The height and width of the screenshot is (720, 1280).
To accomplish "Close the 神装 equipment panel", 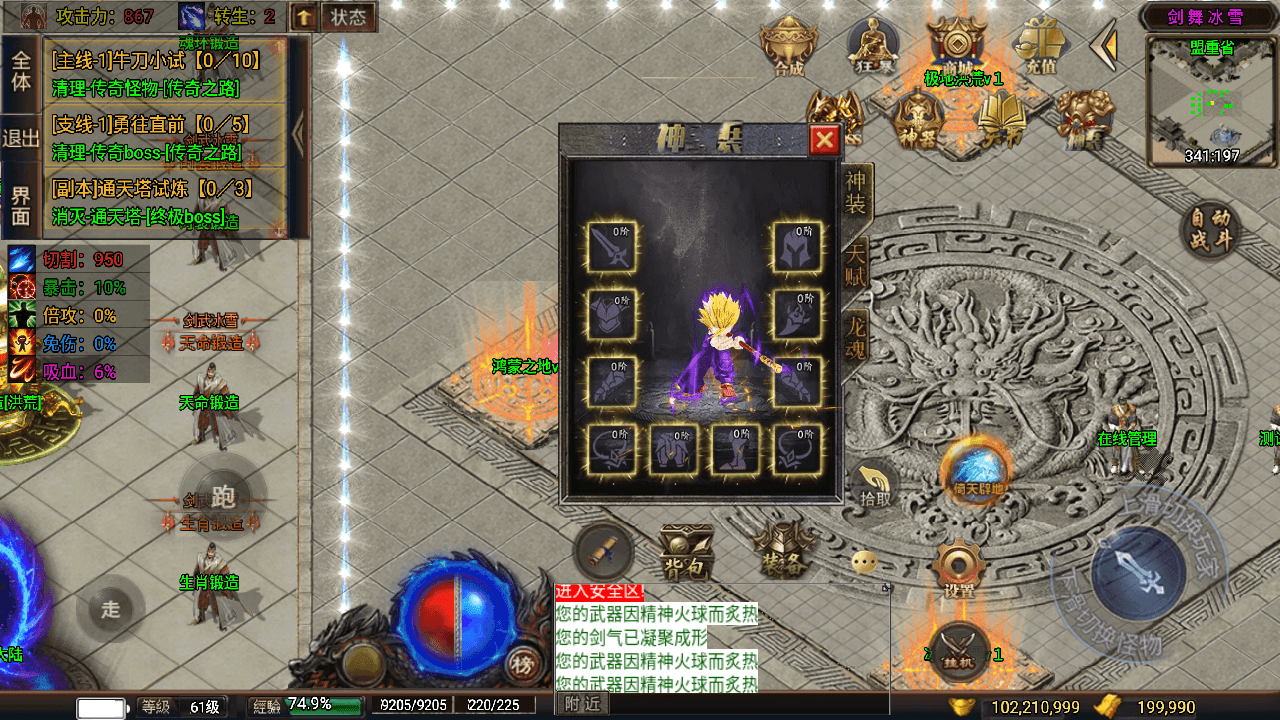I will (x=824, y=140).
